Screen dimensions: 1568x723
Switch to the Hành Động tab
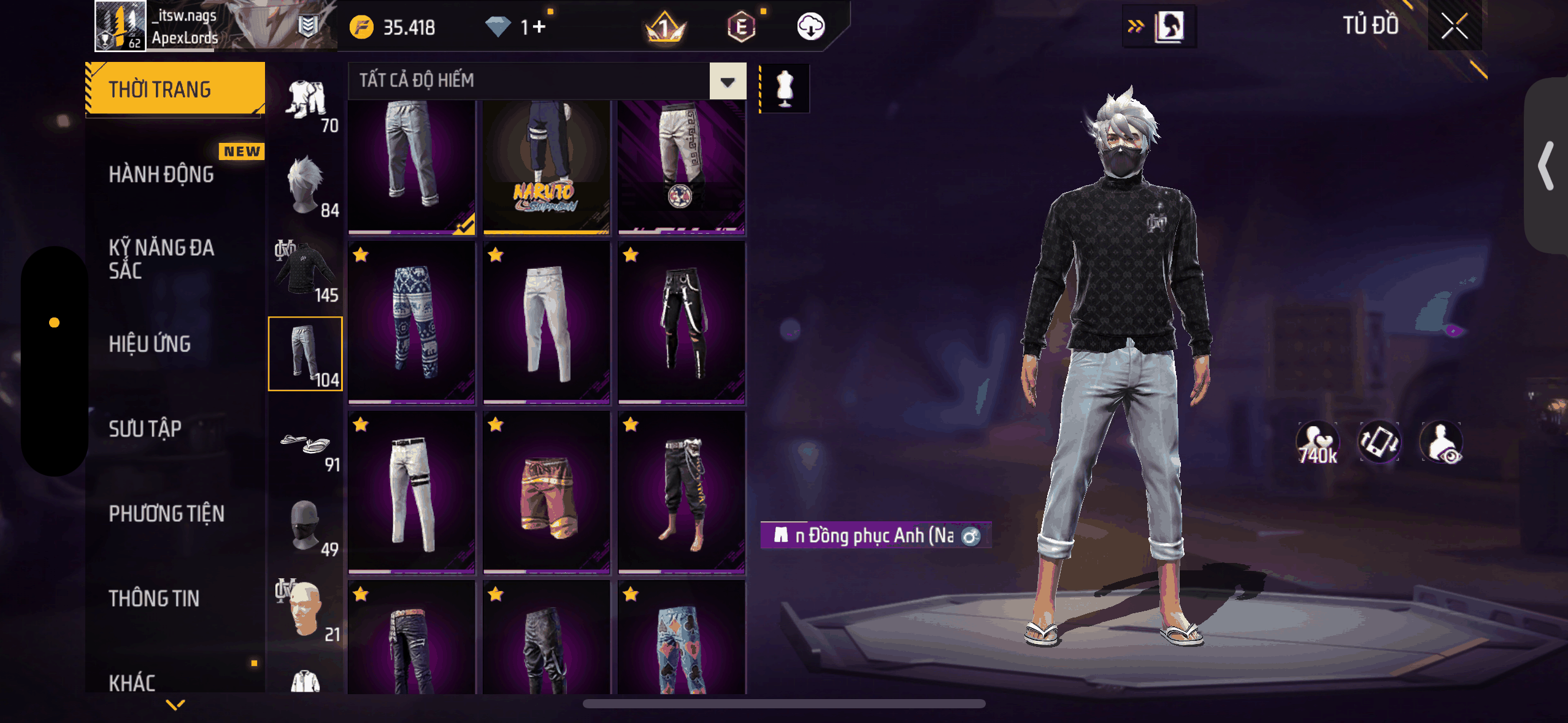tap(161, 175)
